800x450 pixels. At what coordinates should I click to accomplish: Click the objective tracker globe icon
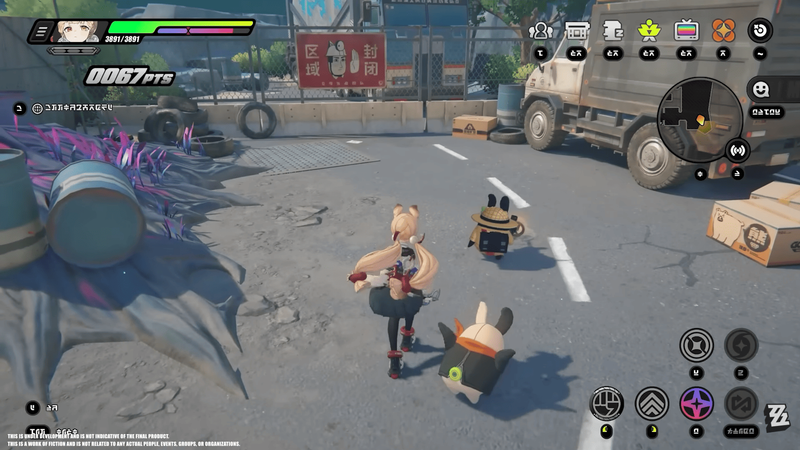click(x=38, y=106)
